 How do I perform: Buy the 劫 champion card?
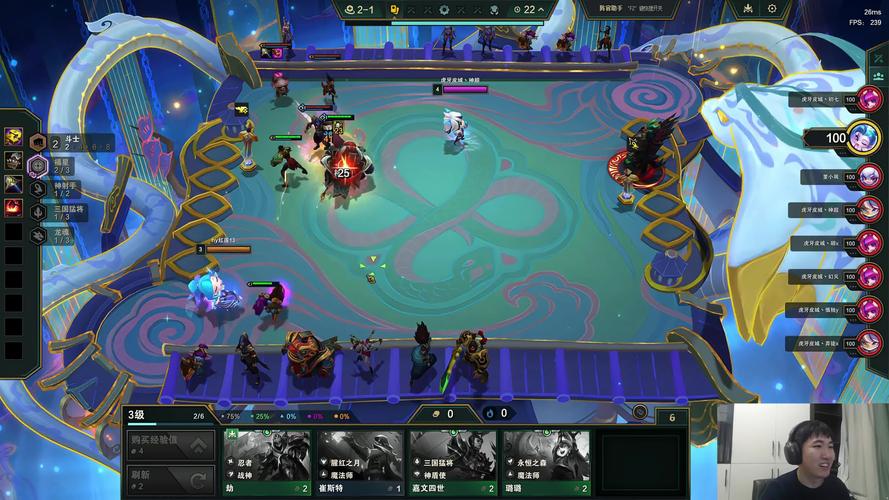pos(269,462)
